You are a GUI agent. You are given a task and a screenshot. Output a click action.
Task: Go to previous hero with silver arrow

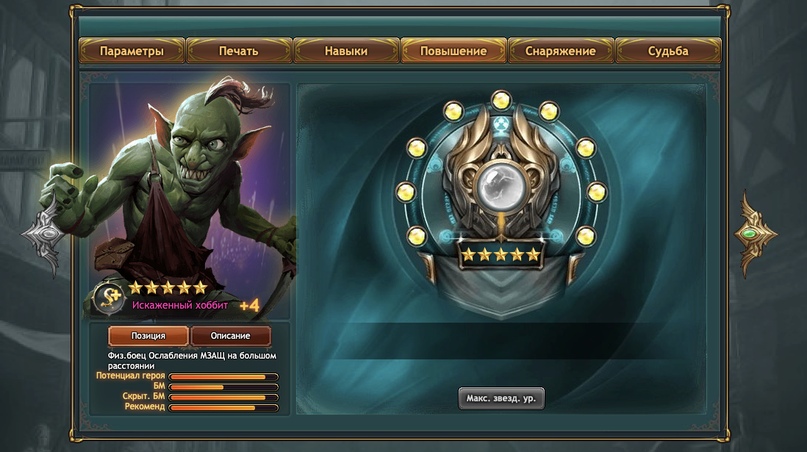[45, 233]
